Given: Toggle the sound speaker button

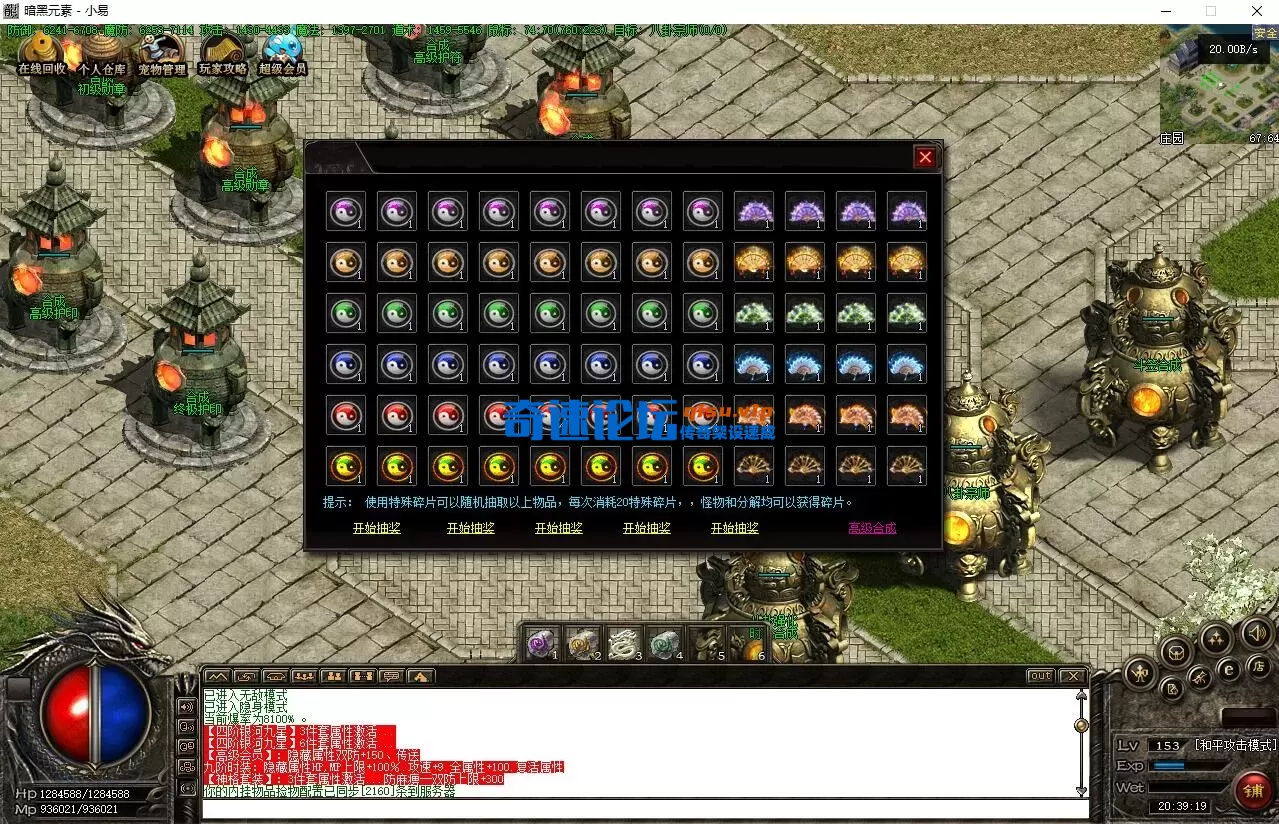Looking at the screenshot, I should 1256,632.
